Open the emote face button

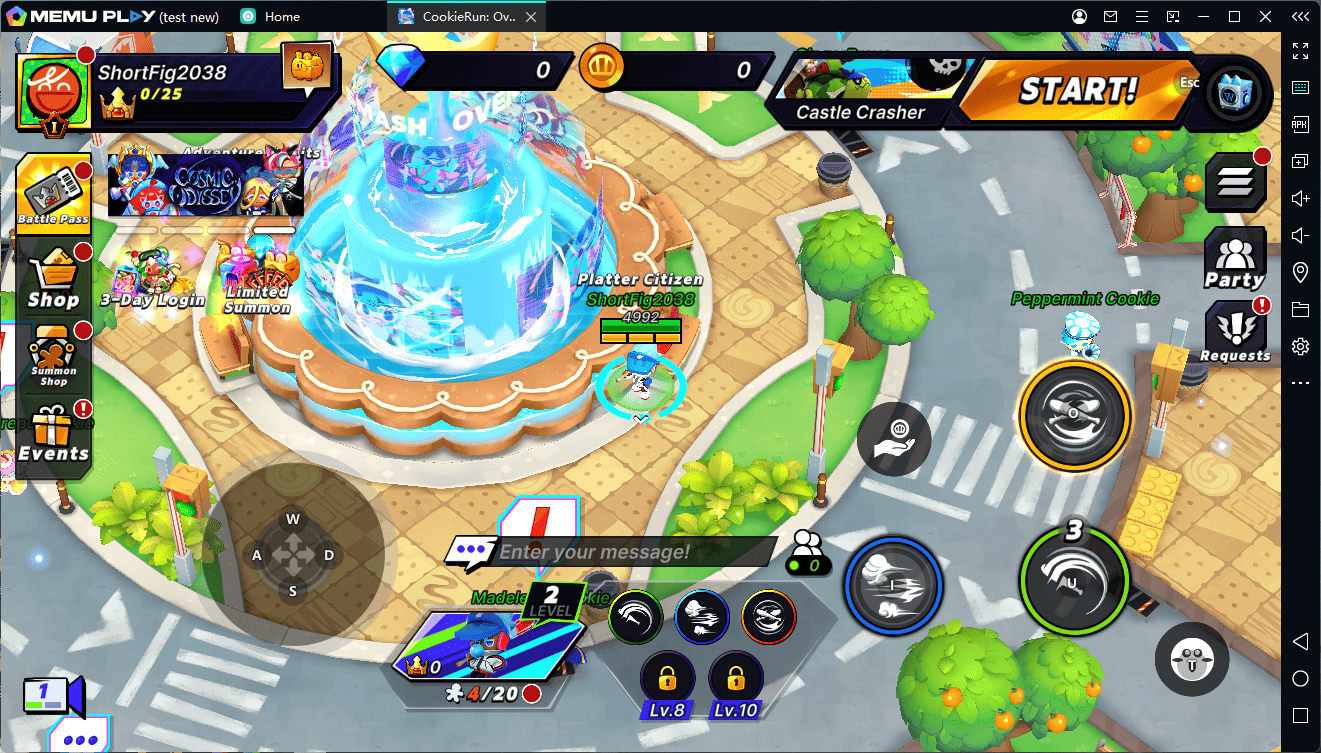[x=1190, y=659]
